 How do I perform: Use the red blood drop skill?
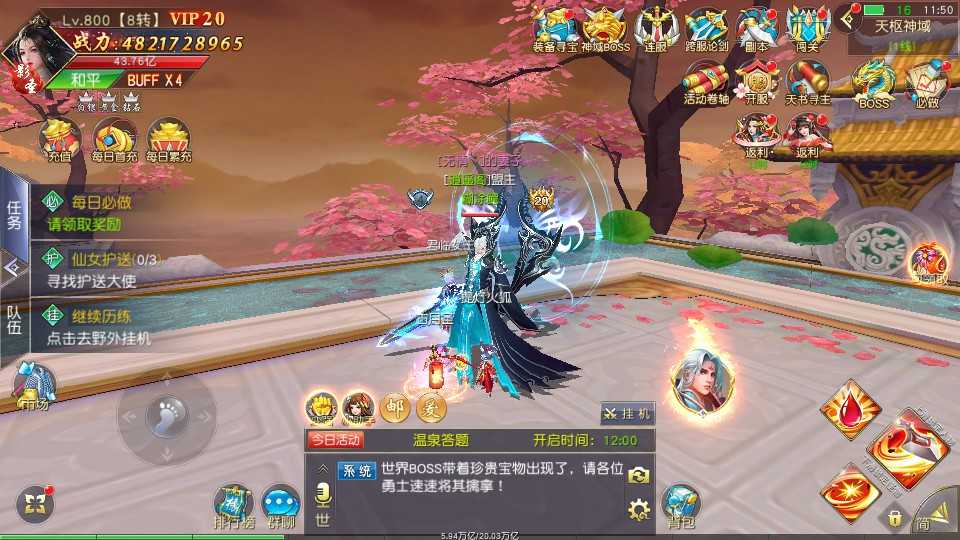[x=849, y=407]
